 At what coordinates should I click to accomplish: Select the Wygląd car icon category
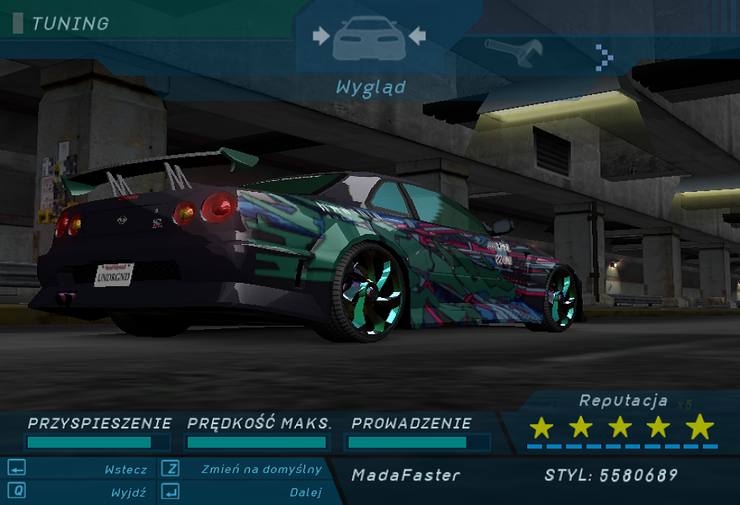368,38
